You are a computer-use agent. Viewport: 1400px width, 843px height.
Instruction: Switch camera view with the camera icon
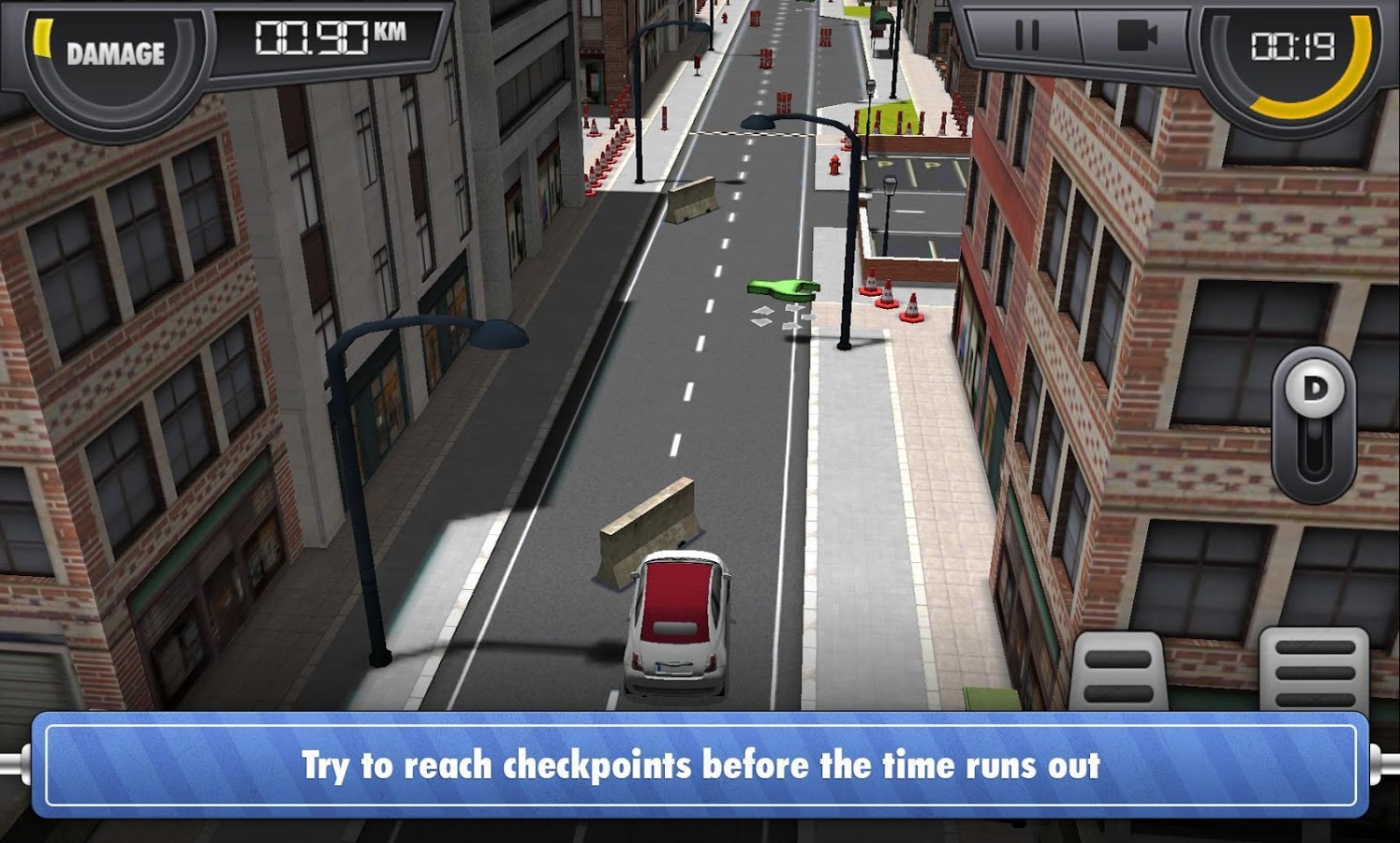[1136, 37]
